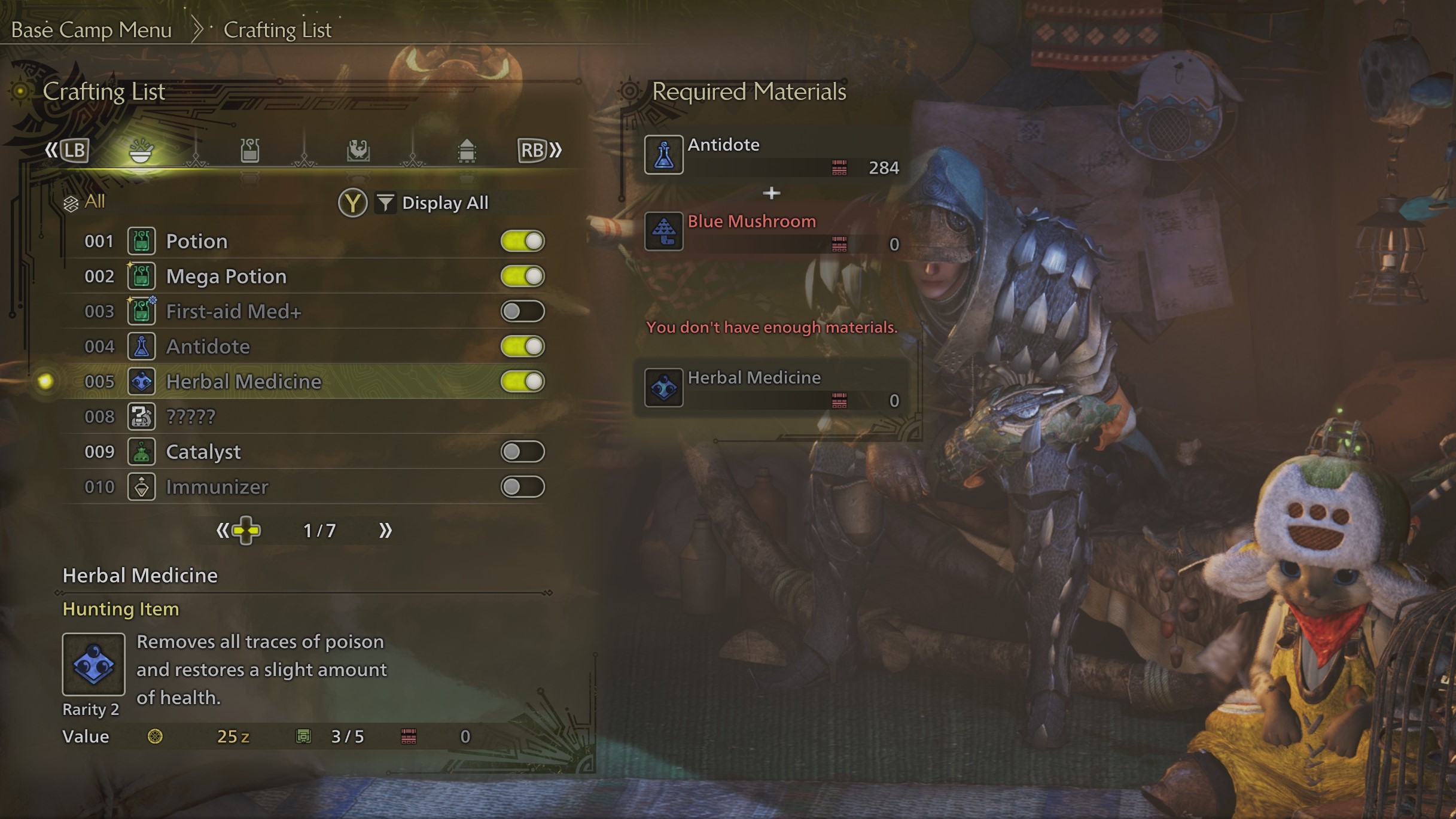Select the ????? unknown recipe entry
The width and height of the screenshot is (1456, 819).
tap(190, 416)
